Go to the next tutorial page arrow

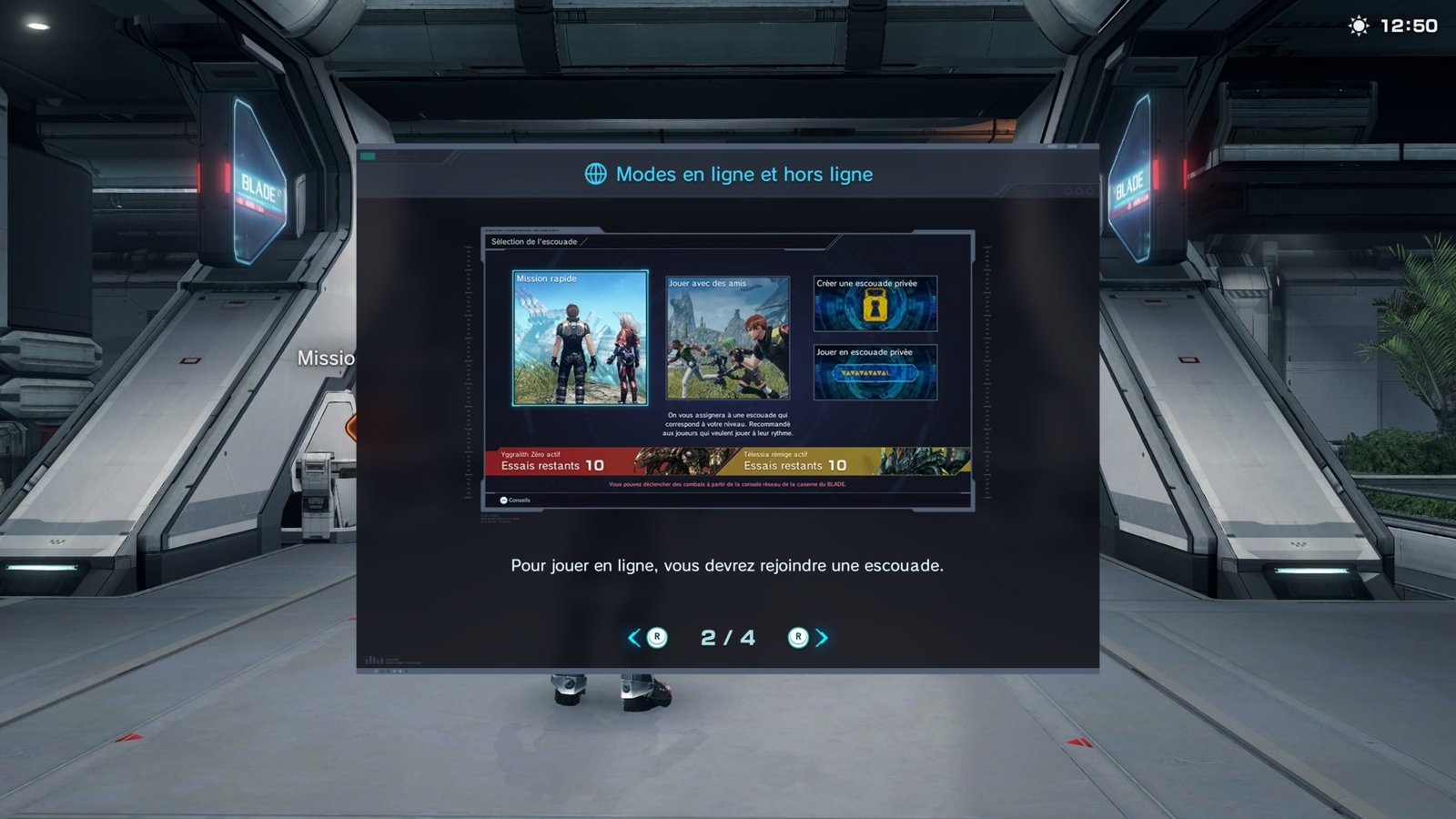point(821,638)
